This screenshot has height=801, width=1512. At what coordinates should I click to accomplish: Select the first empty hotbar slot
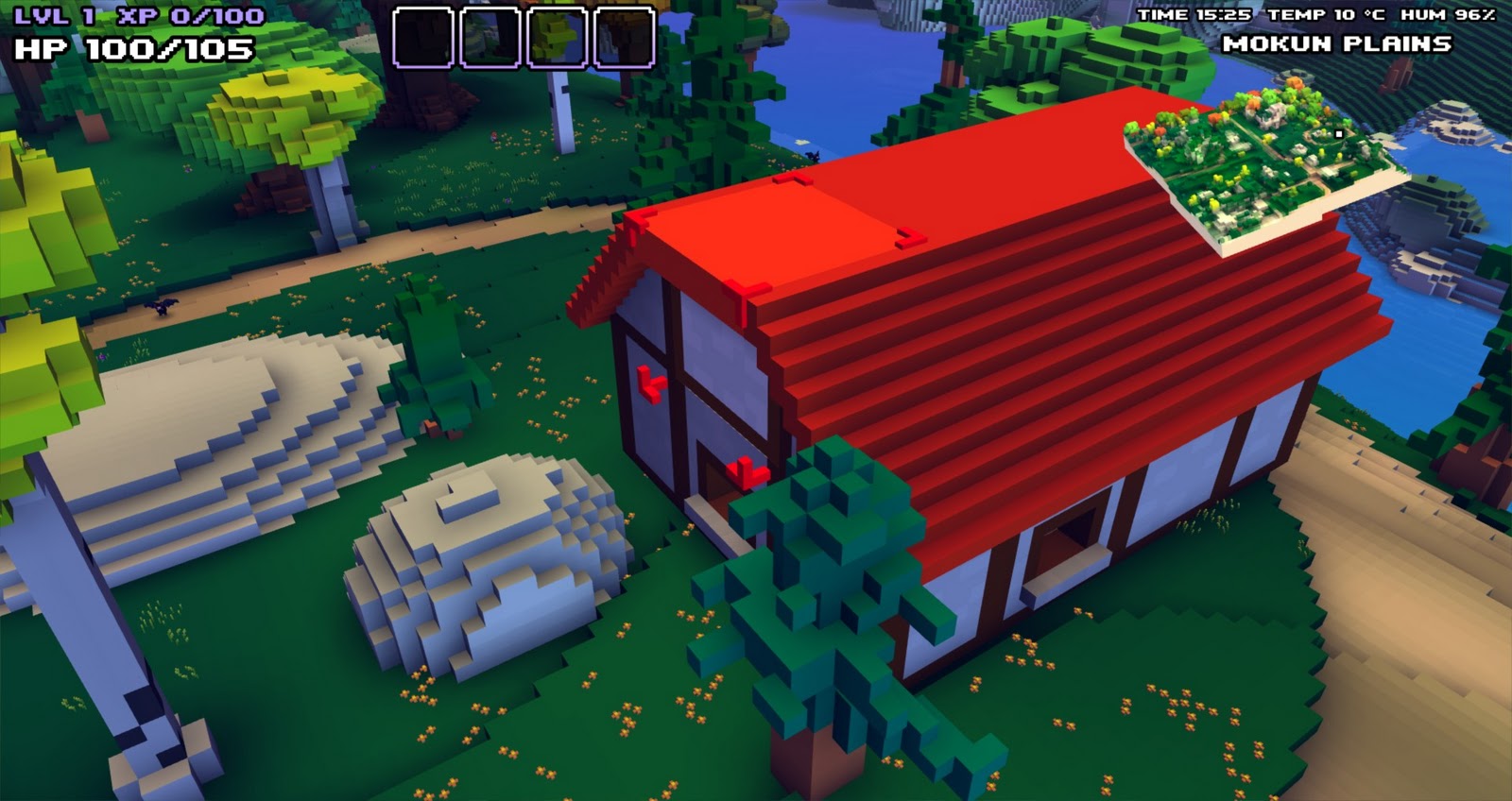[x=422, y=38]
